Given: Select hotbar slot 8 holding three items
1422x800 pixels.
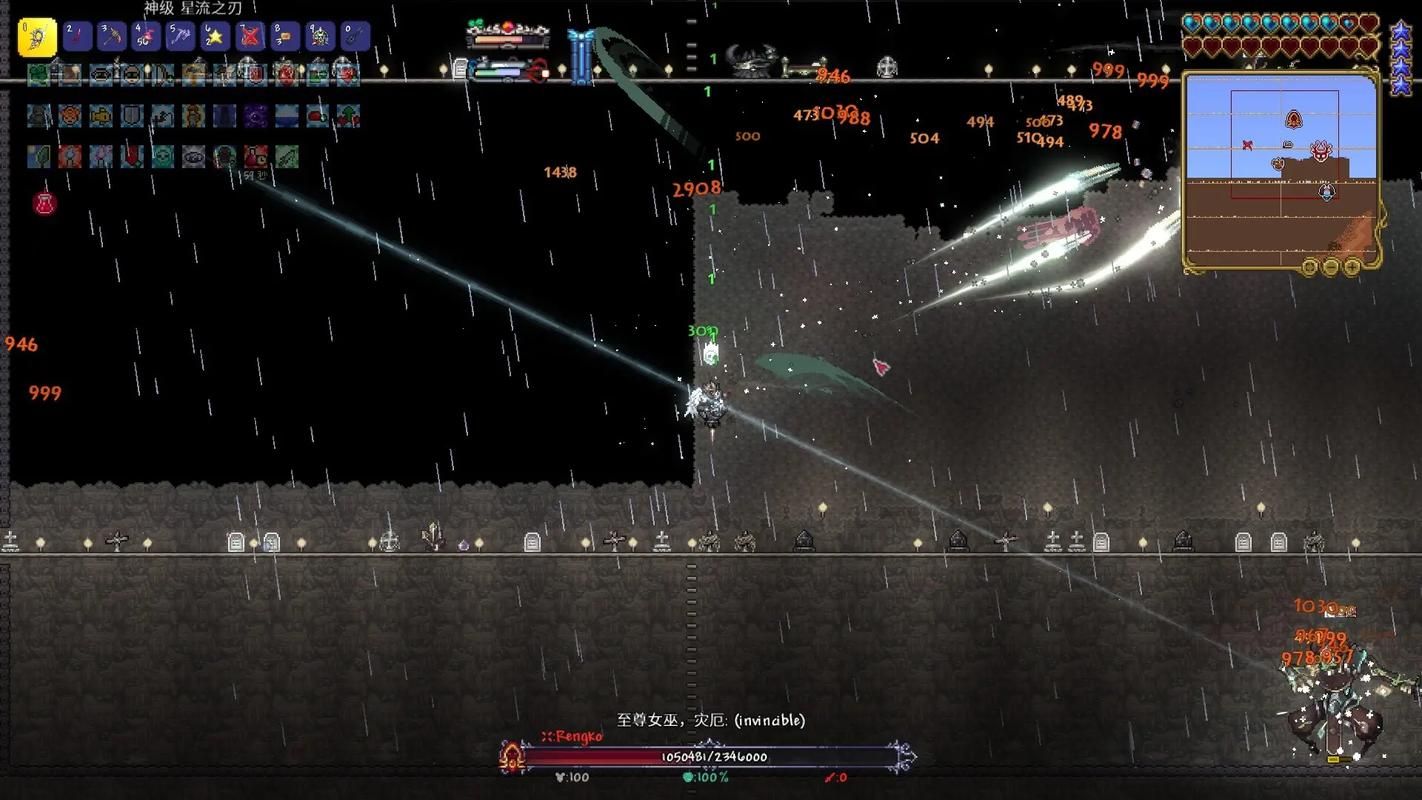Looking at the screenshot, I should (x=286, y=37).
